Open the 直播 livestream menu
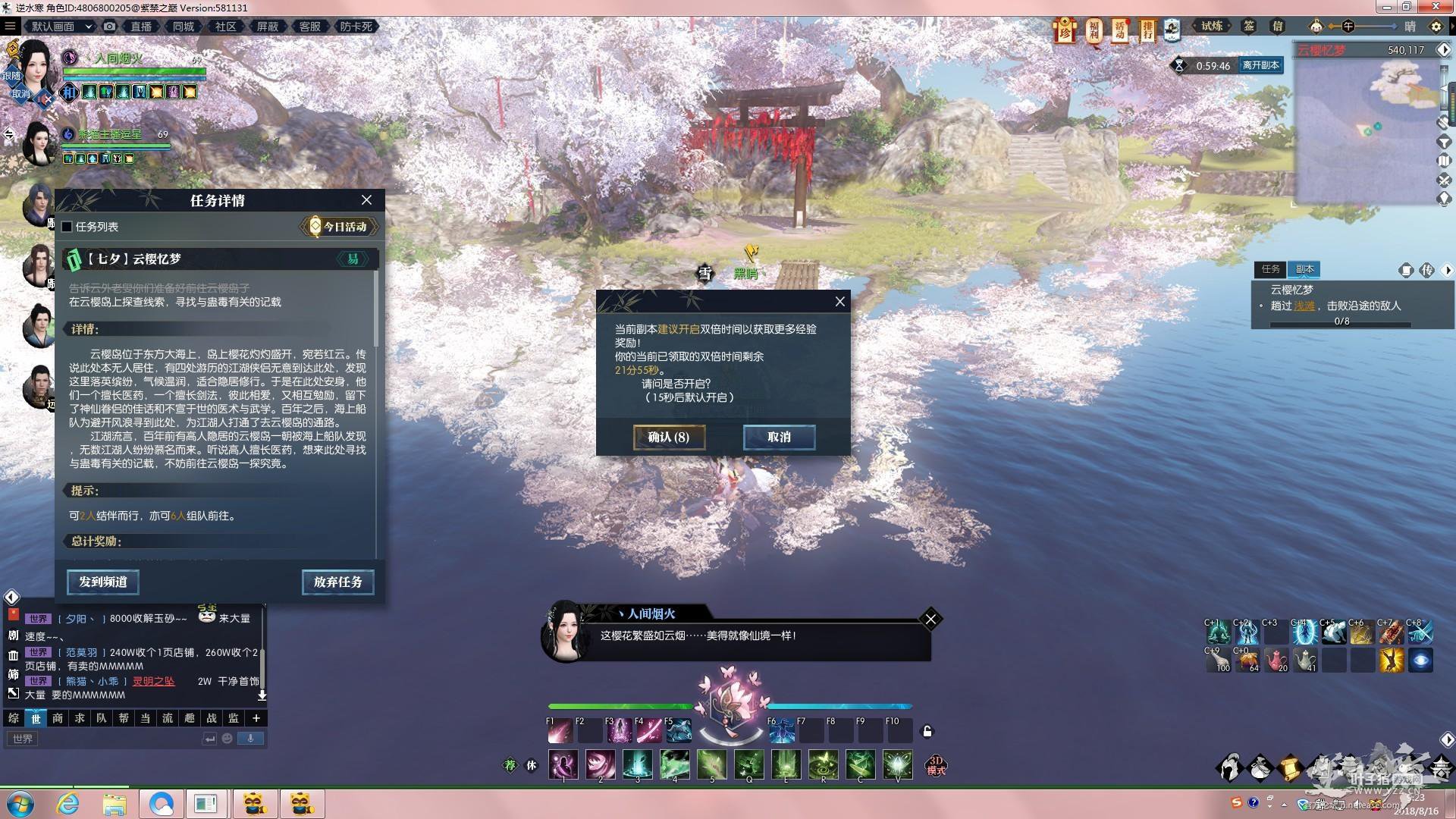Image resolution: width=1456 pixels, height=819 pixels. (x=141, y=27)
